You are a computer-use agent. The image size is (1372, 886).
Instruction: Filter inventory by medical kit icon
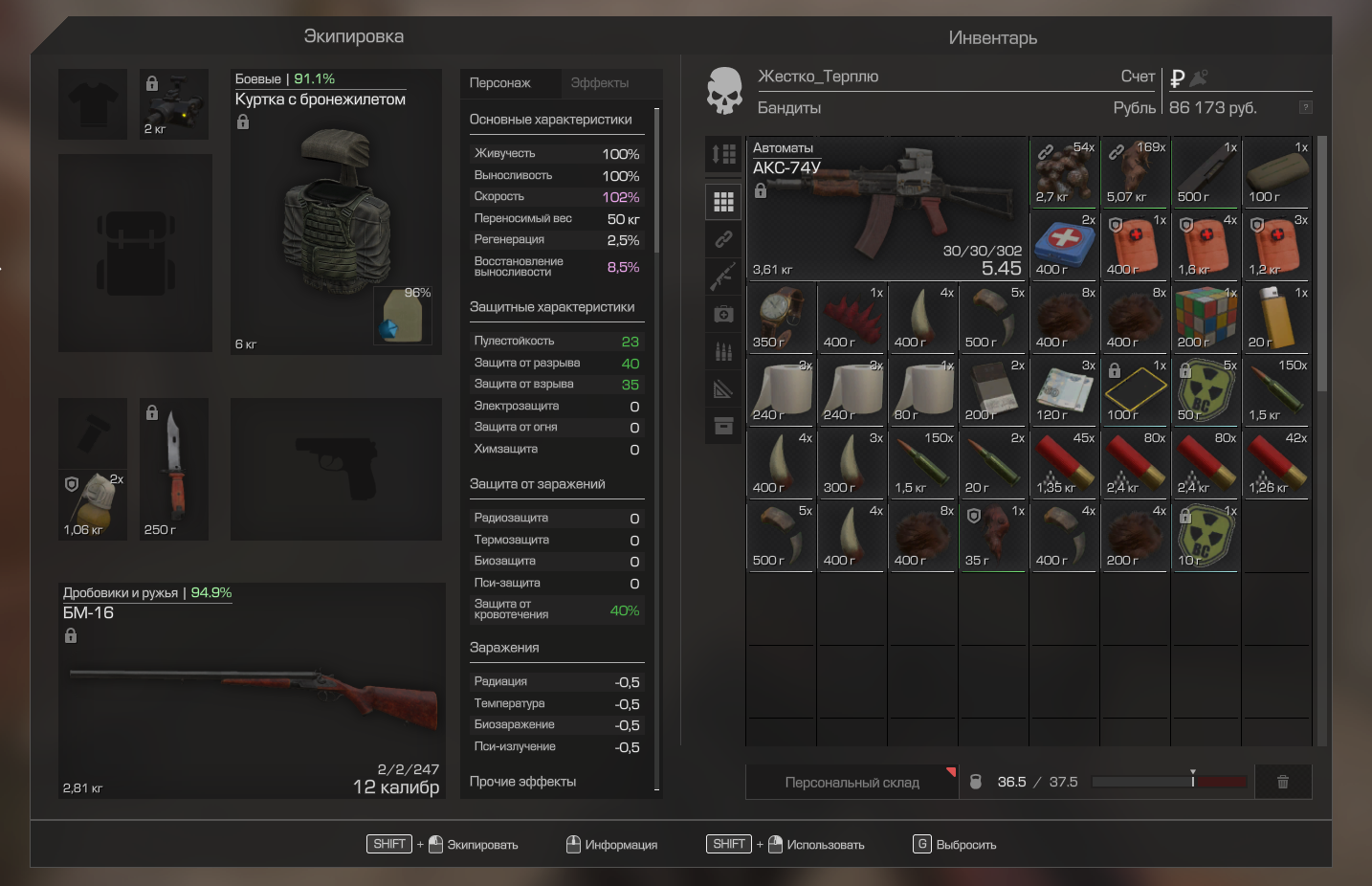723,314
